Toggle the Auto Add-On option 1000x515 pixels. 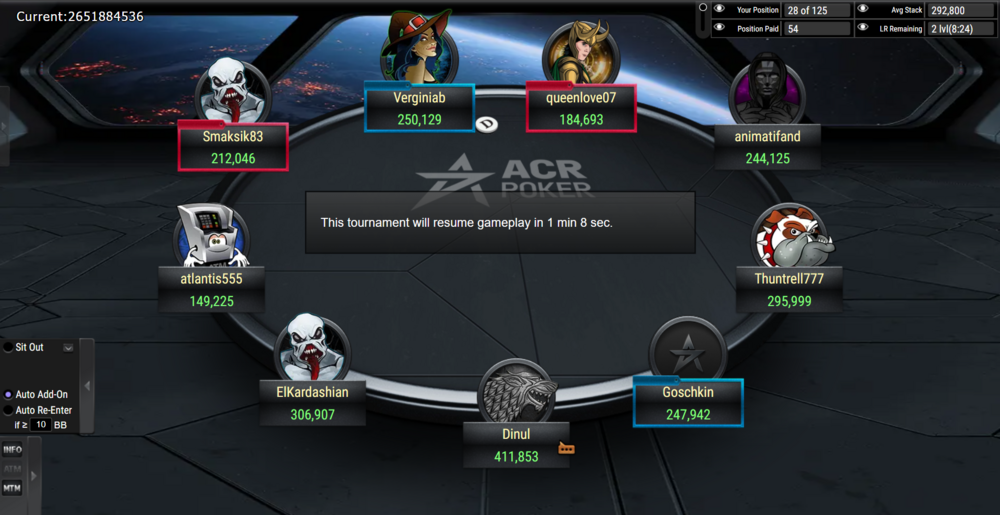point(9,395)
